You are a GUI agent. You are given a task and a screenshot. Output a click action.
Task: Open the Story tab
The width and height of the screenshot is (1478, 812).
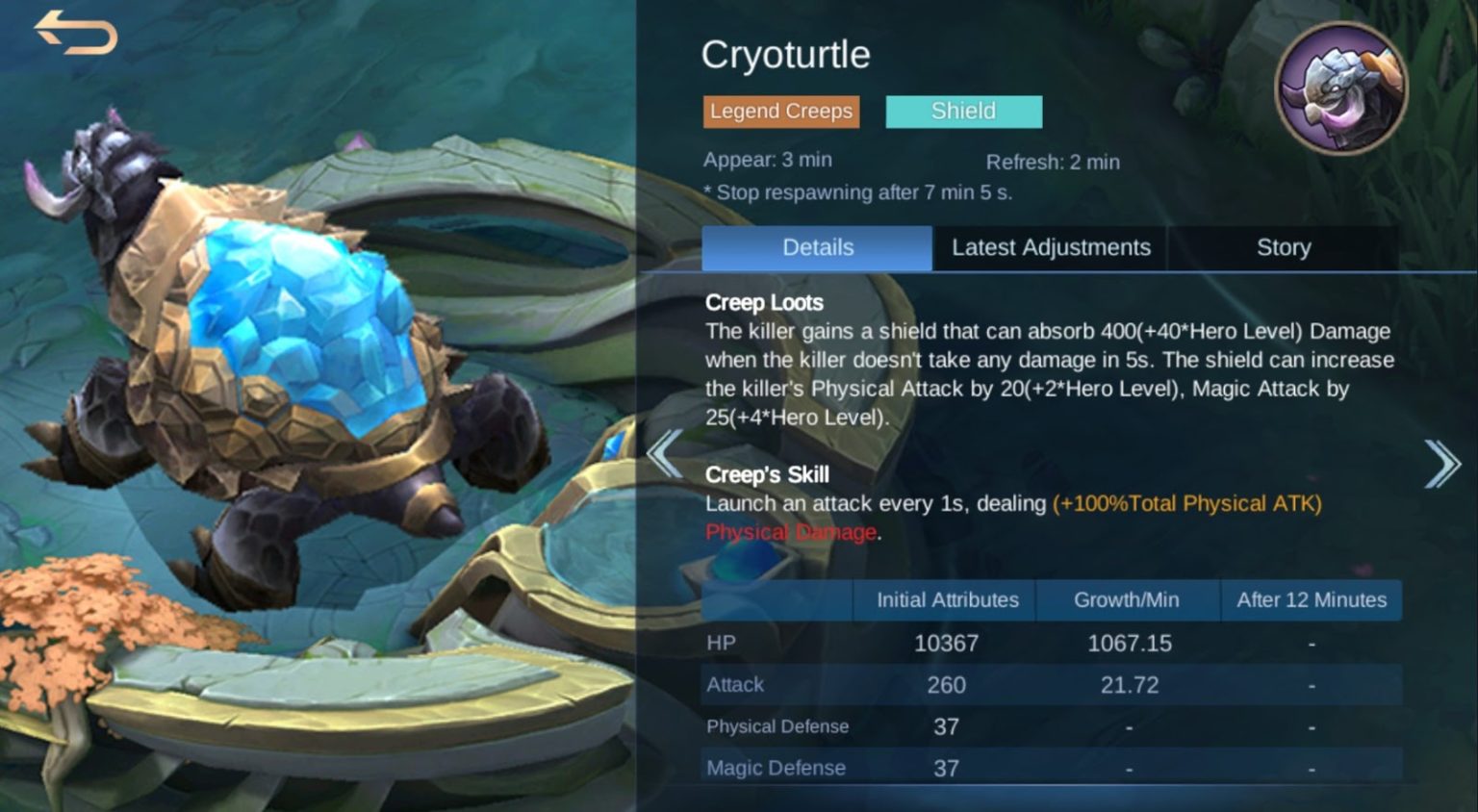1283,247
